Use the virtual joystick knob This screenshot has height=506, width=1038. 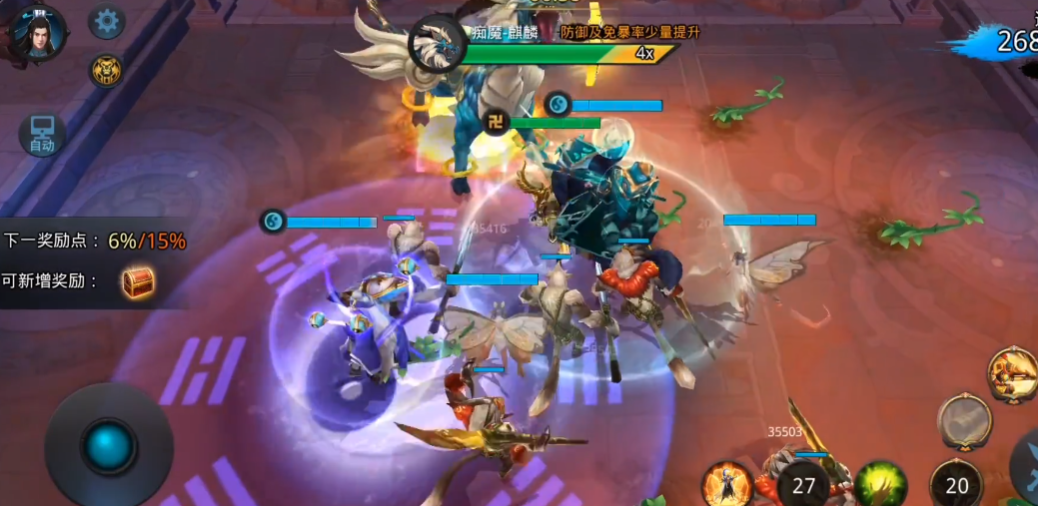click(x=108, y=446)
